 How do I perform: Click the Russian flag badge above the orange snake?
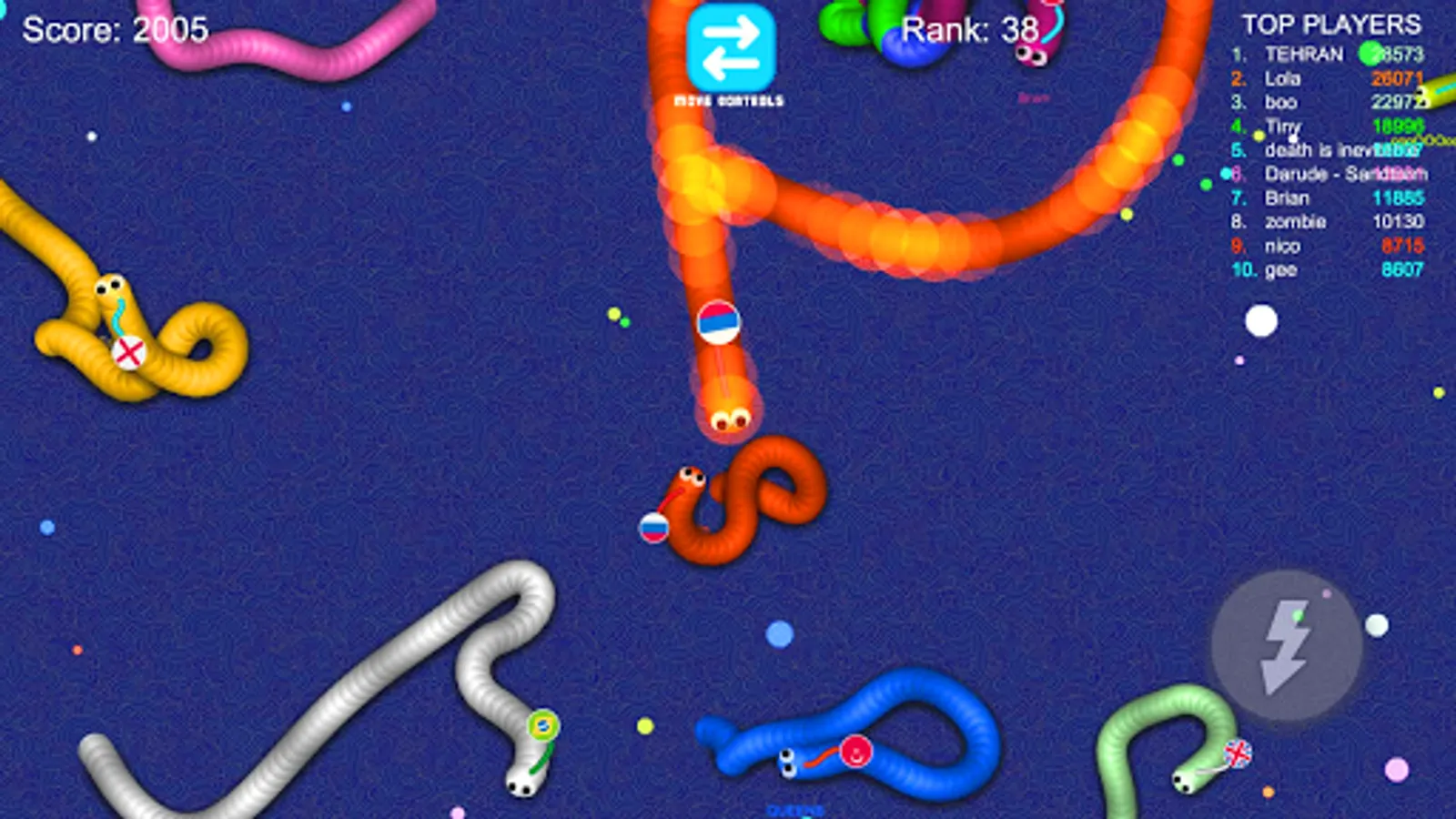tap(720, 323)
